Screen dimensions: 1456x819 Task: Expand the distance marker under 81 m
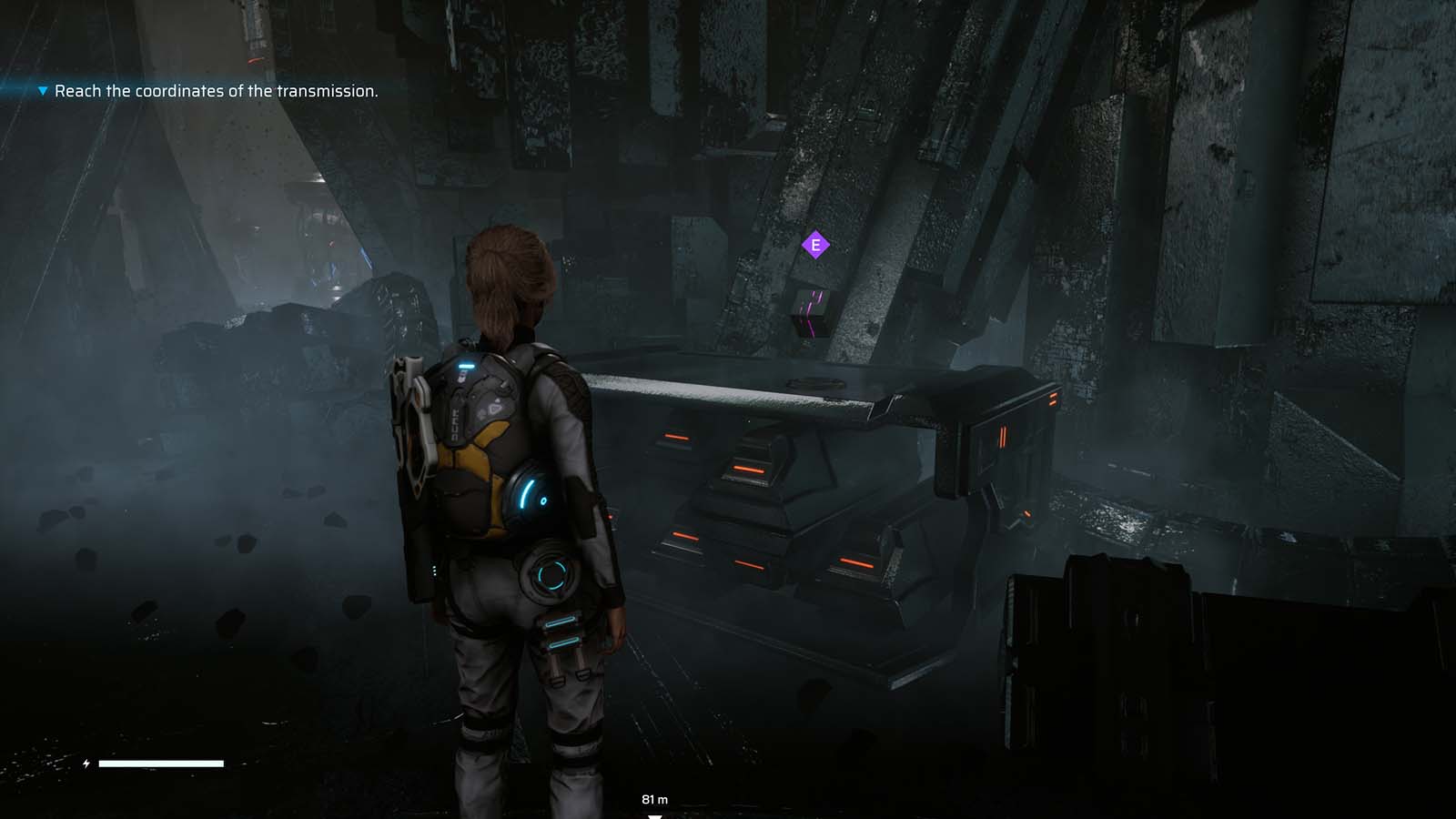[x=653, y=816]
